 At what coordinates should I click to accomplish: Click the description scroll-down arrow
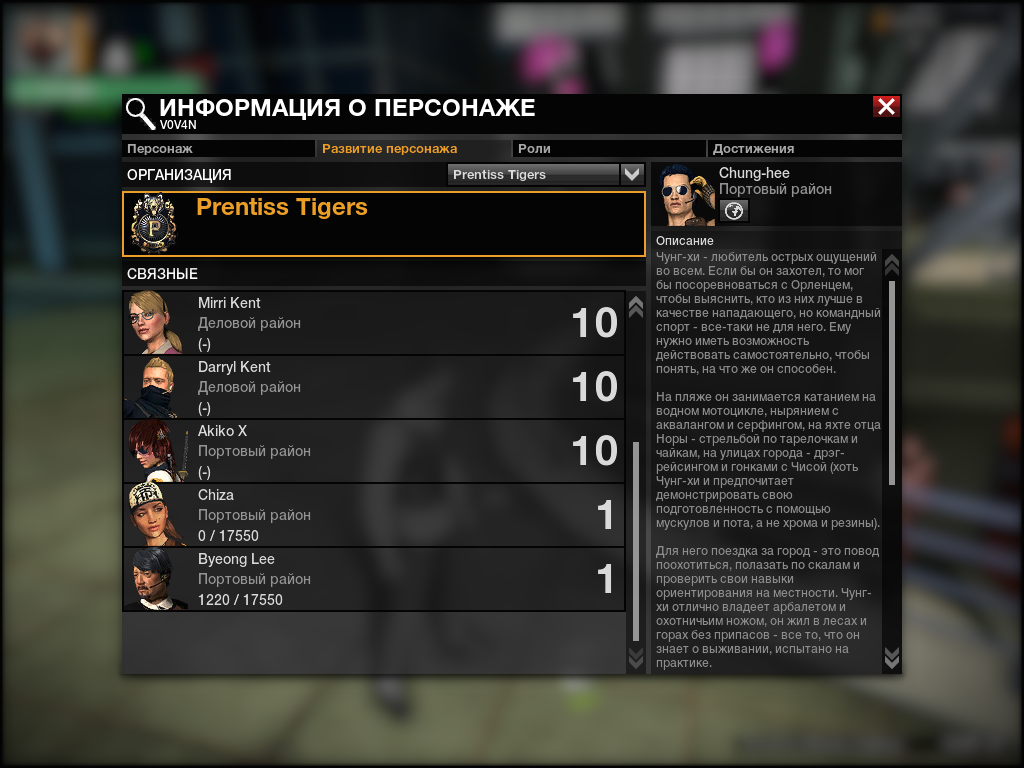(x=892, y=657)
